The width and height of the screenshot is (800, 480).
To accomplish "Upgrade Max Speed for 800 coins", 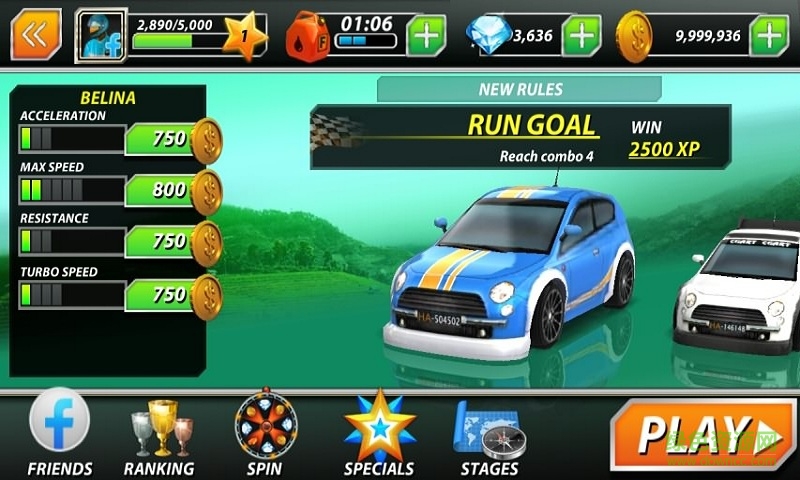I will point(173,190).
